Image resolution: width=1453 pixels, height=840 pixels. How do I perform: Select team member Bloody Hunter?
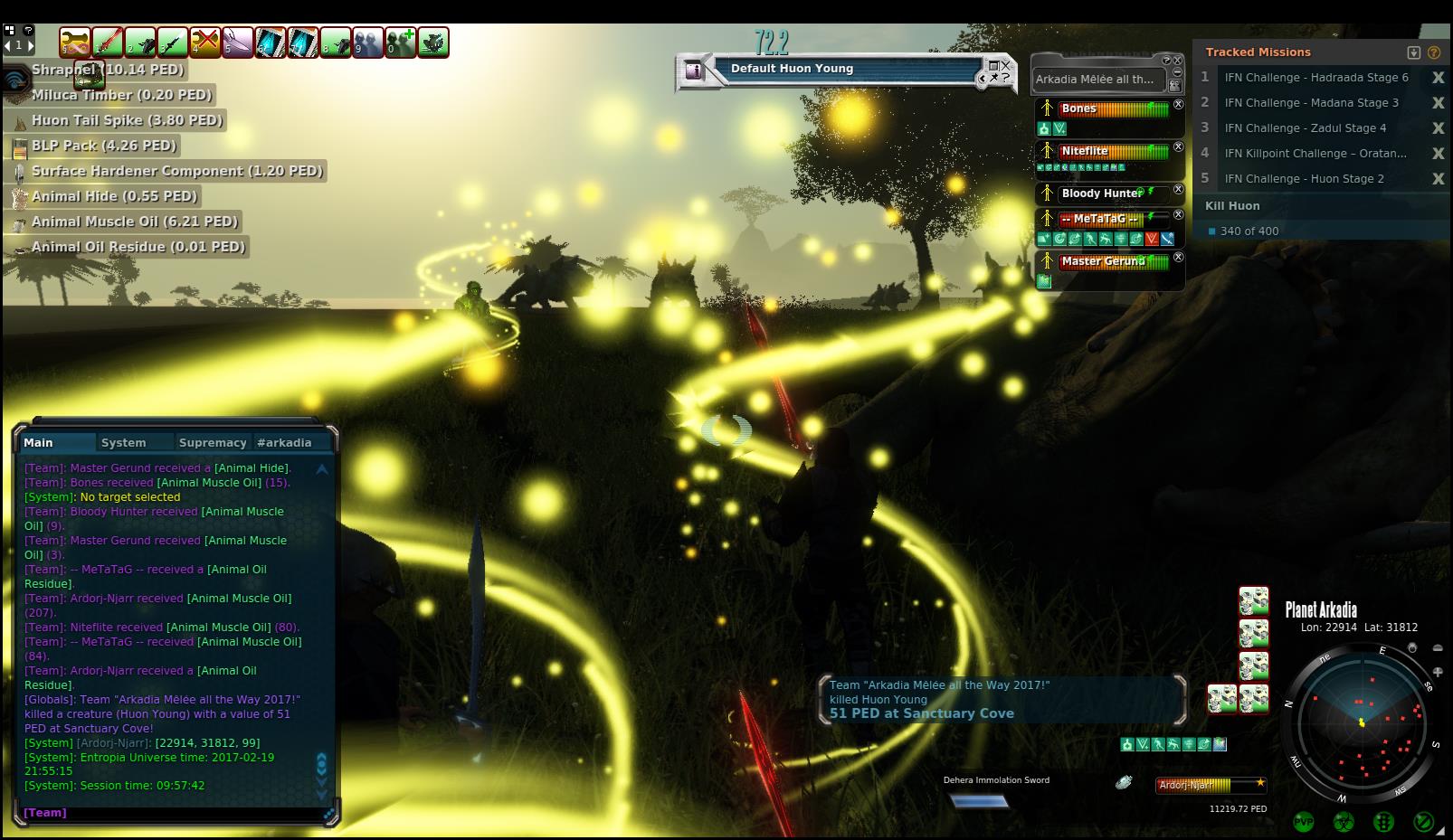point(1100,193)
